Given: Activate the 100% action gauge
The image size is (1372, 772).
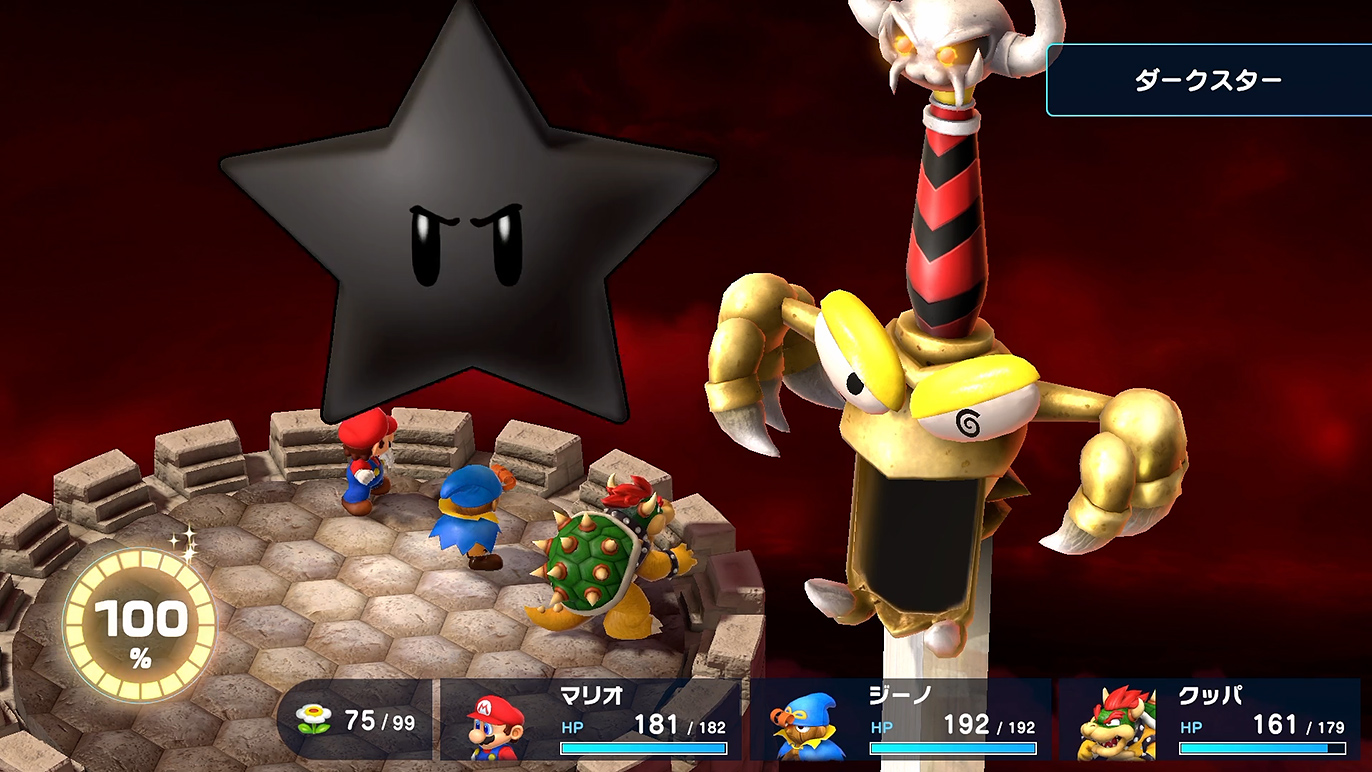Looking at the screenshot, I should coord(139,626).
